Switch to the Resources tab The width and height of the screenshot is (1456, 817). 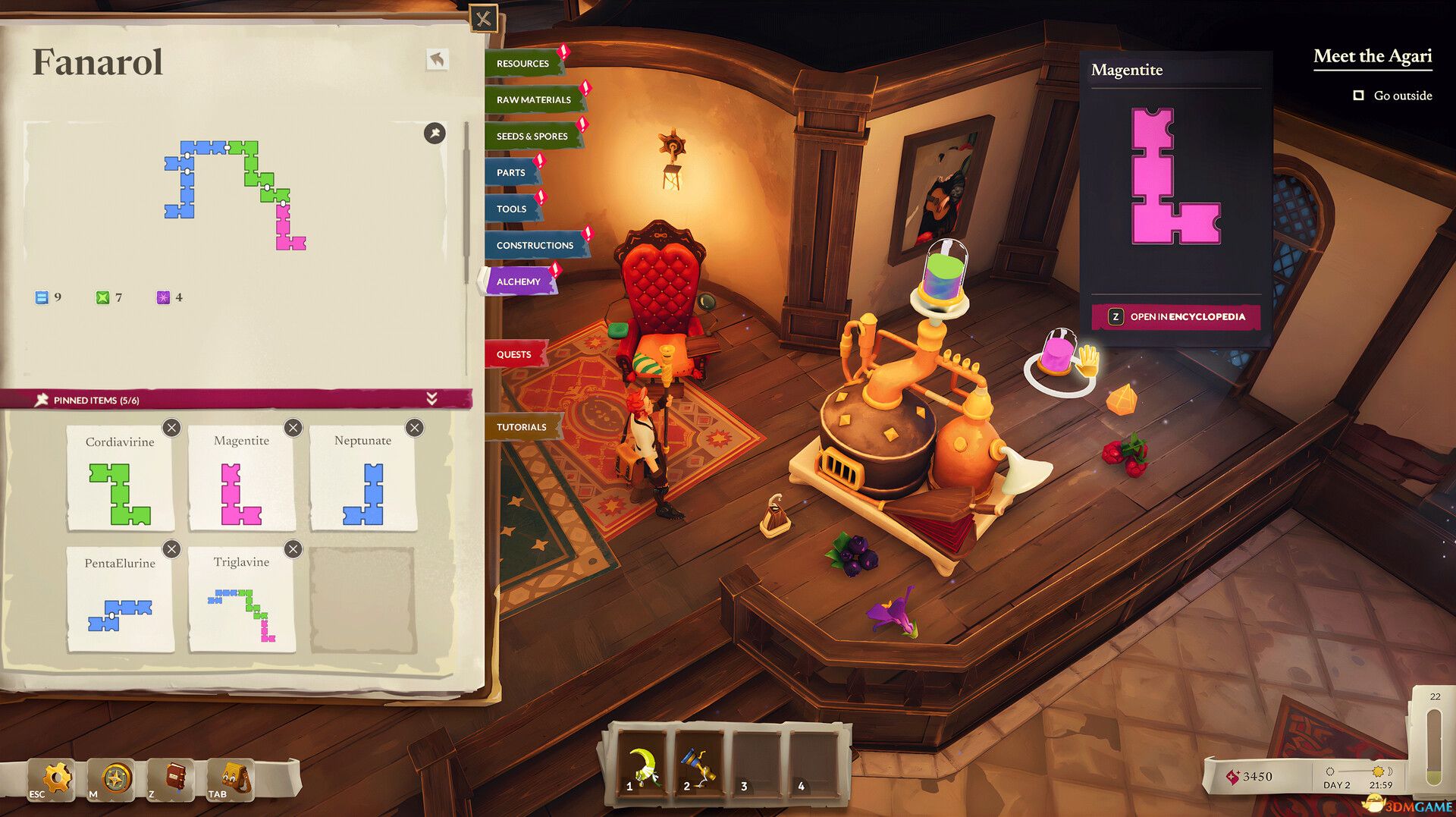click(x=523, y=64)
